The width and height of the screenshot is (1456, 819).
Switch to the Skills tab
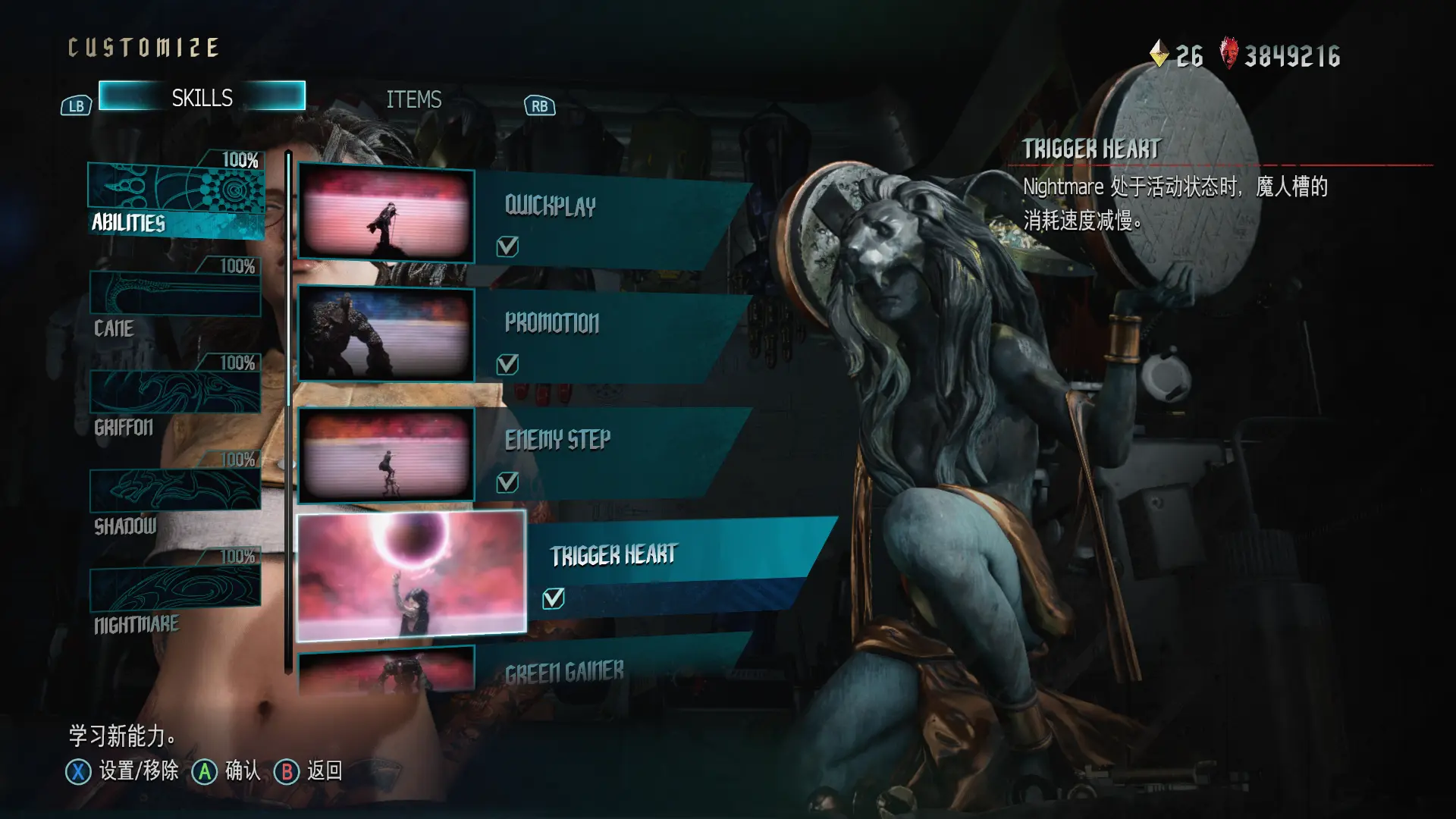(x=202, y=97)
